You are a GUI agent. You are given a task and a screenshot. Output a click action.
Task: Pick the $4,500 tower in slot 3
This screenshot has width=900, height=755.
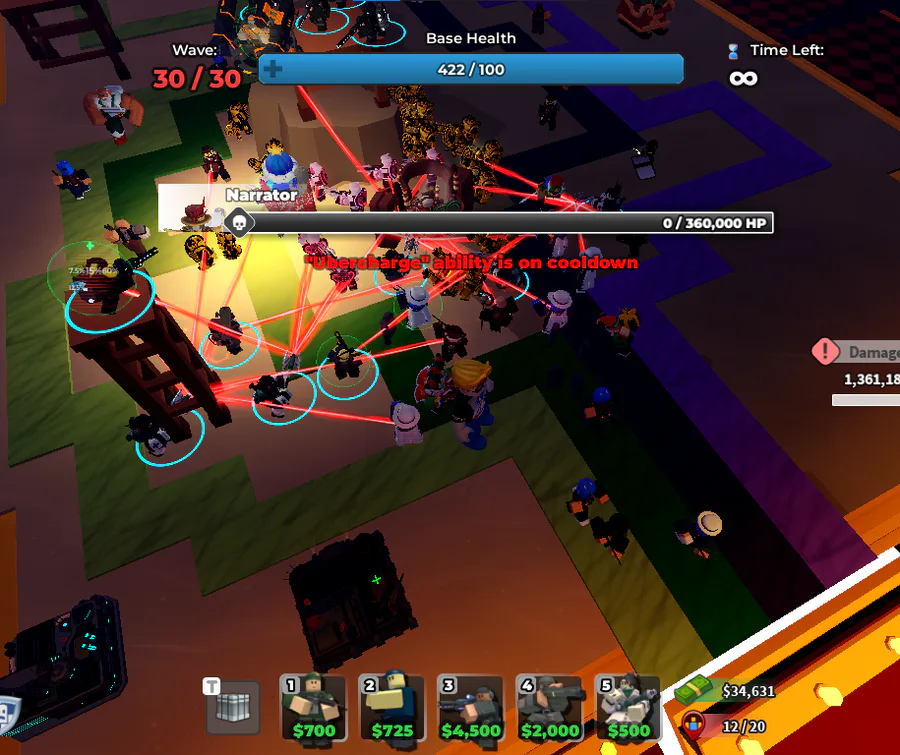click(471, 708)
